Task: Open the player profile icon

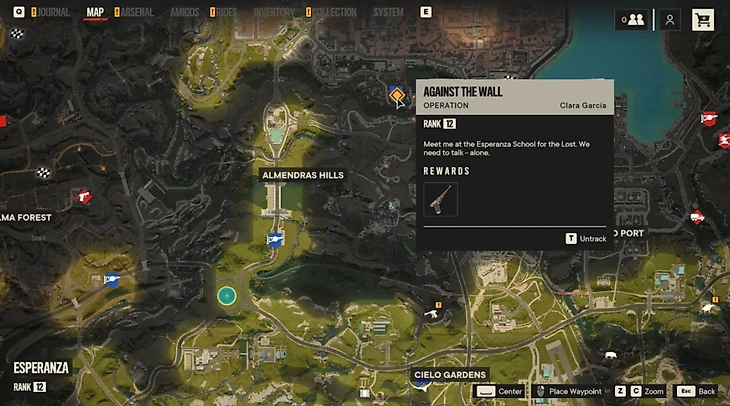Action: [670, 19]
